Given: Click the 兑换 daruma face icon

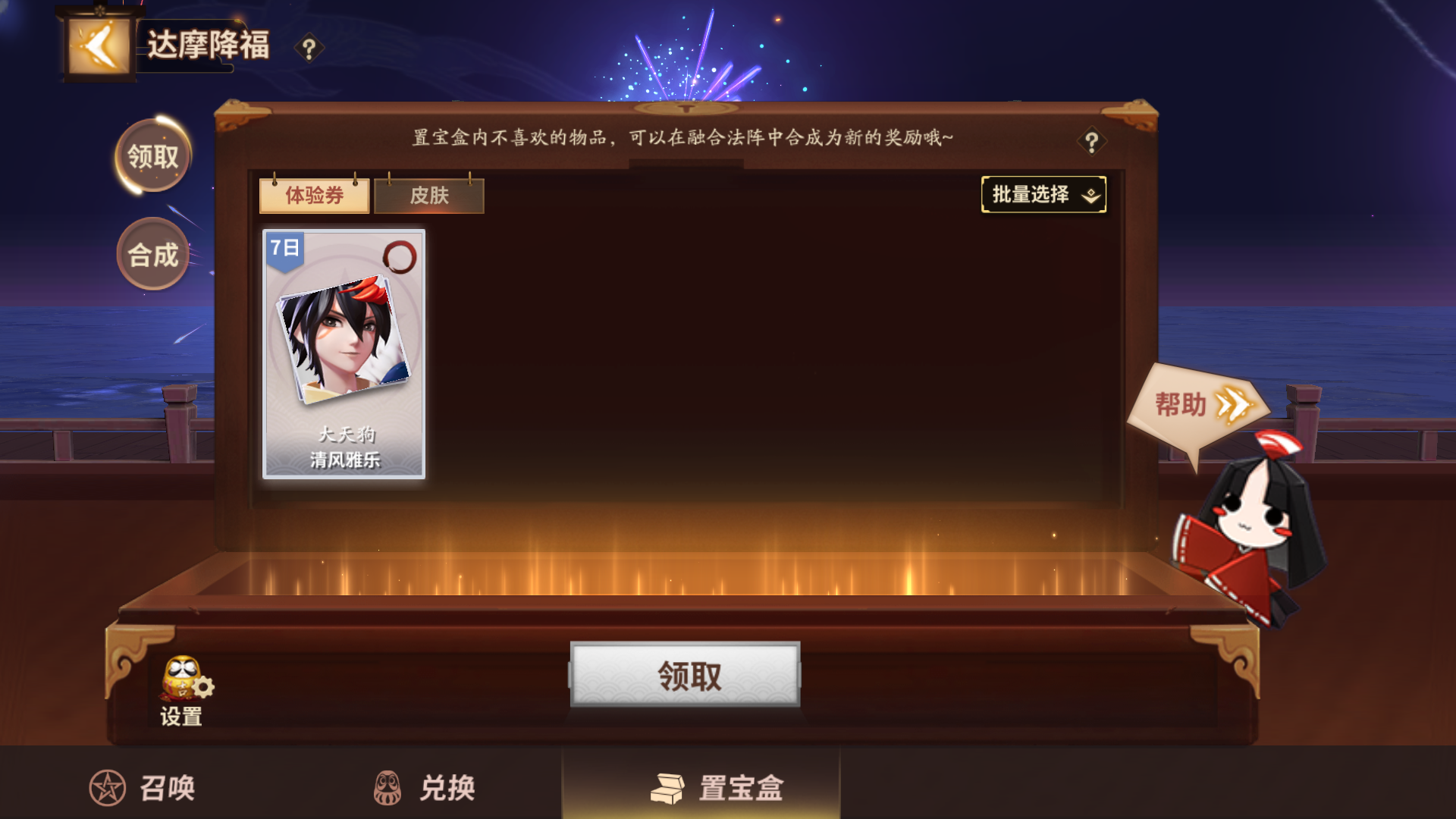Looking at the screenshot, I should point(388,788).
